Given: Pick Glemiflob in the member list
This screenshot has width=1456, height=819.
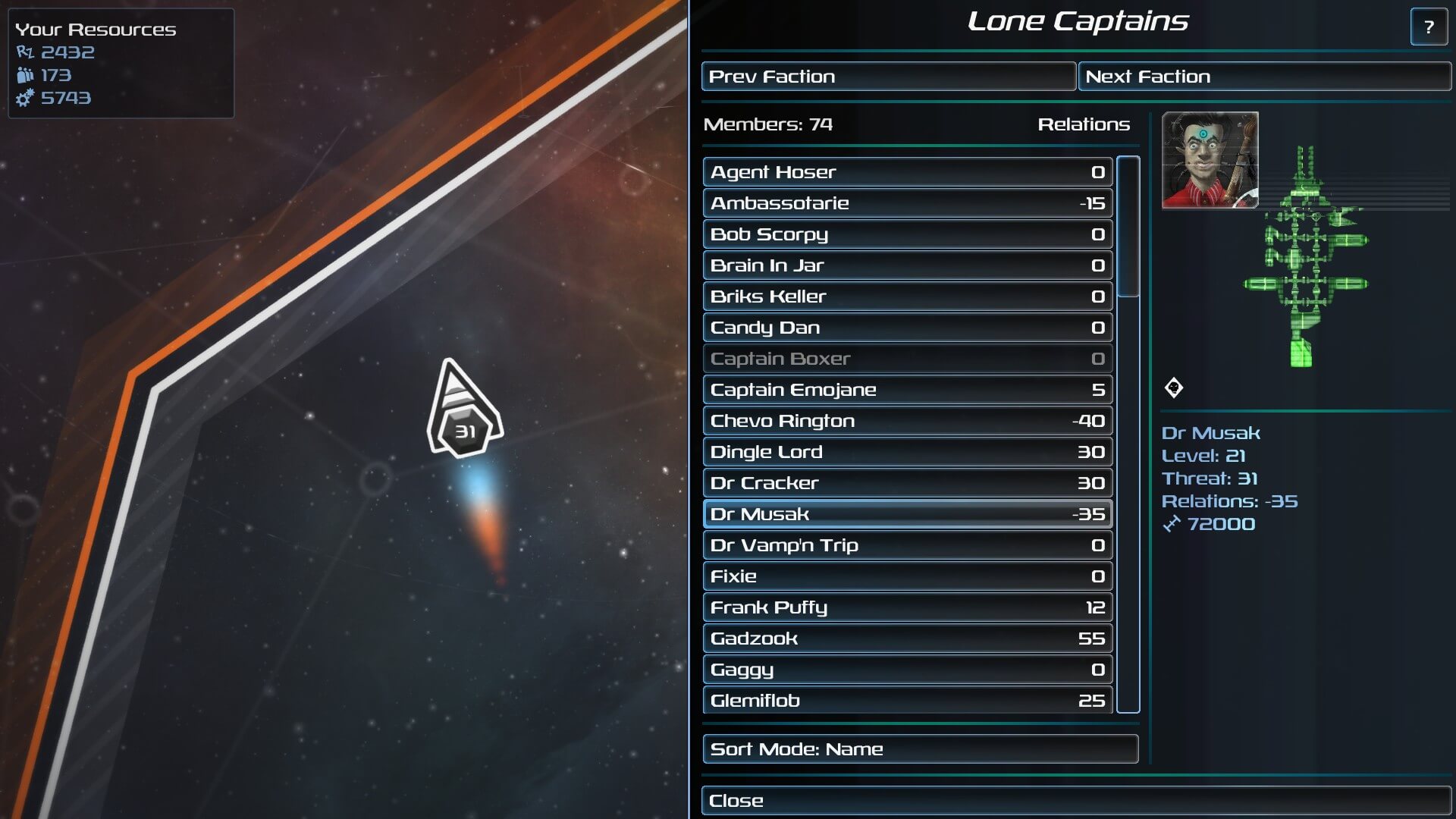Looking at the screenshot, I should [x=907, y=700].
